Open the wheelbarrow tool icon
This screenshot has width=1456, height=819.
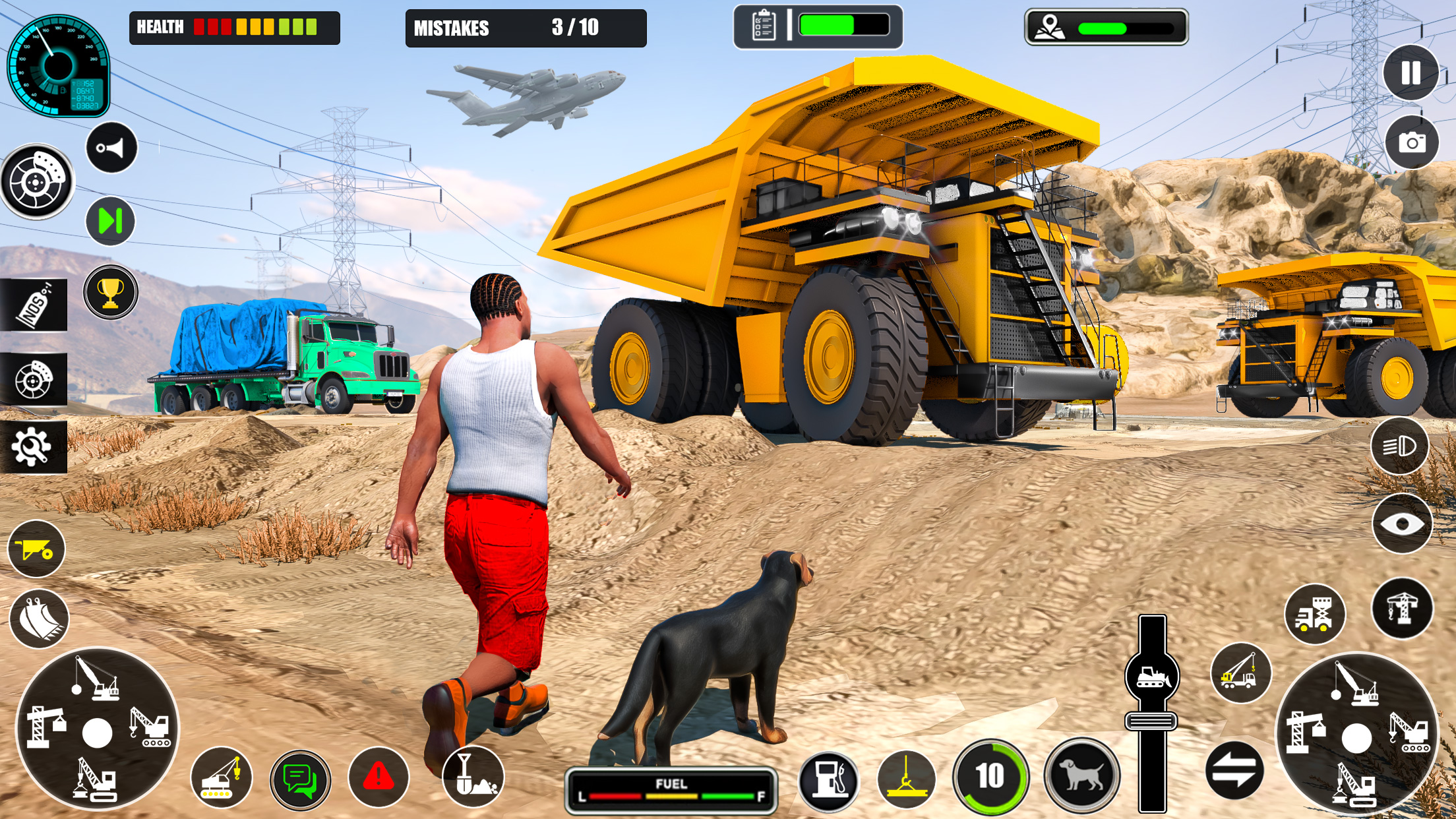pos(38,547)
